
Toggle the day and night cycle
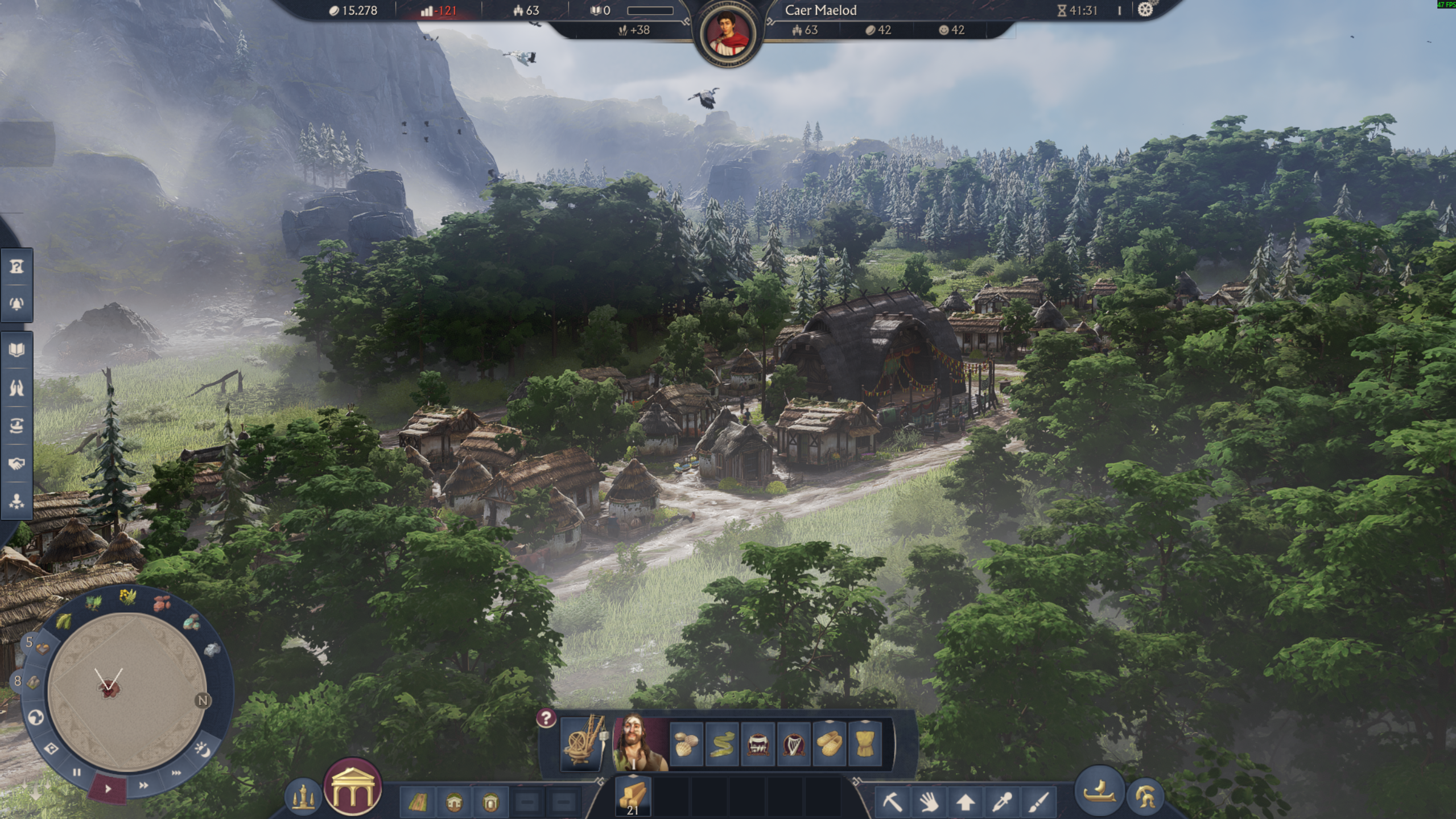(x=202, y=750)
